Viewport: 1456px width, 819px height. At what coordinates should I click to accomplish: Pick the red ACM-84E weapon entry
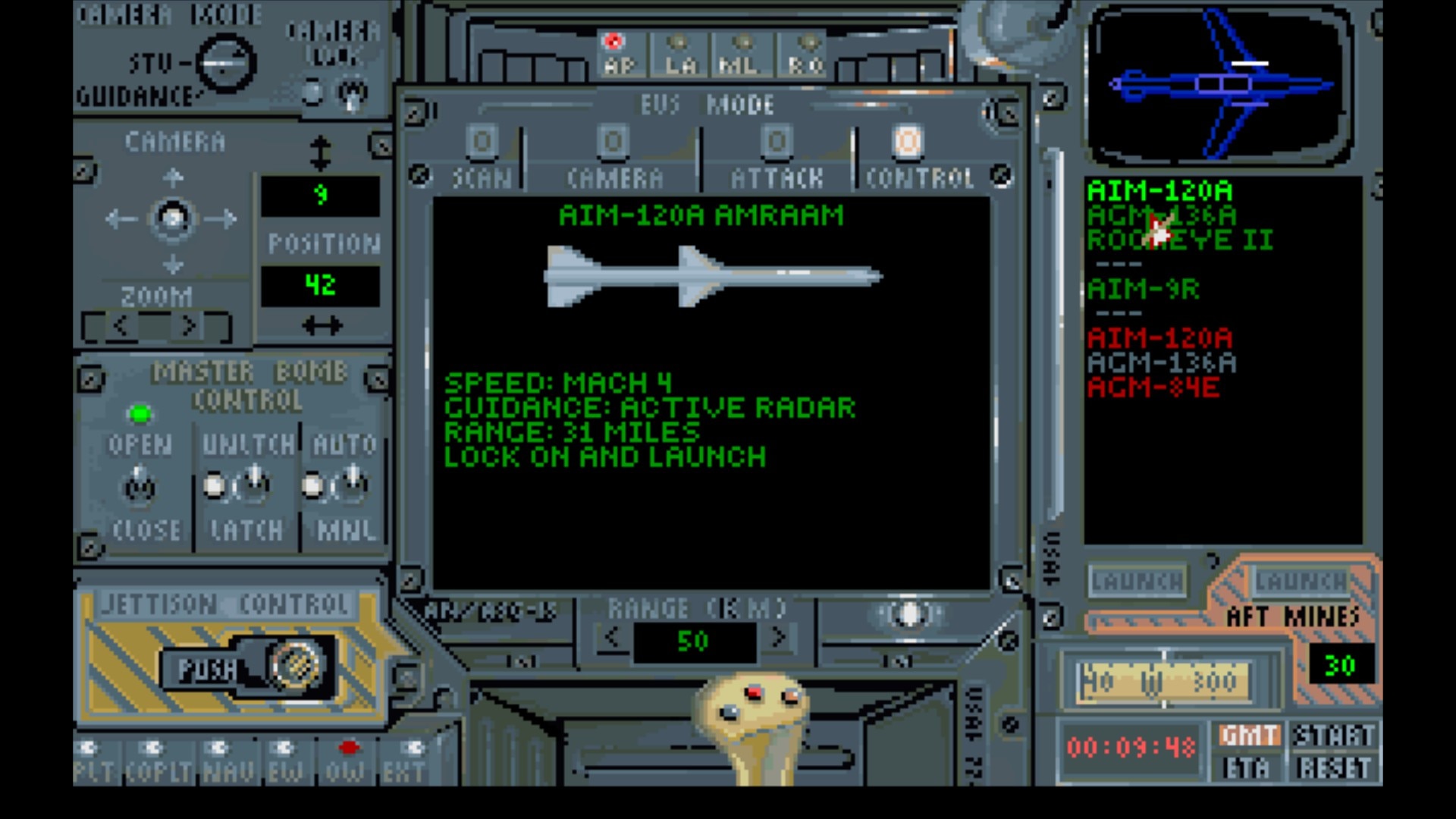point(1153,388)
